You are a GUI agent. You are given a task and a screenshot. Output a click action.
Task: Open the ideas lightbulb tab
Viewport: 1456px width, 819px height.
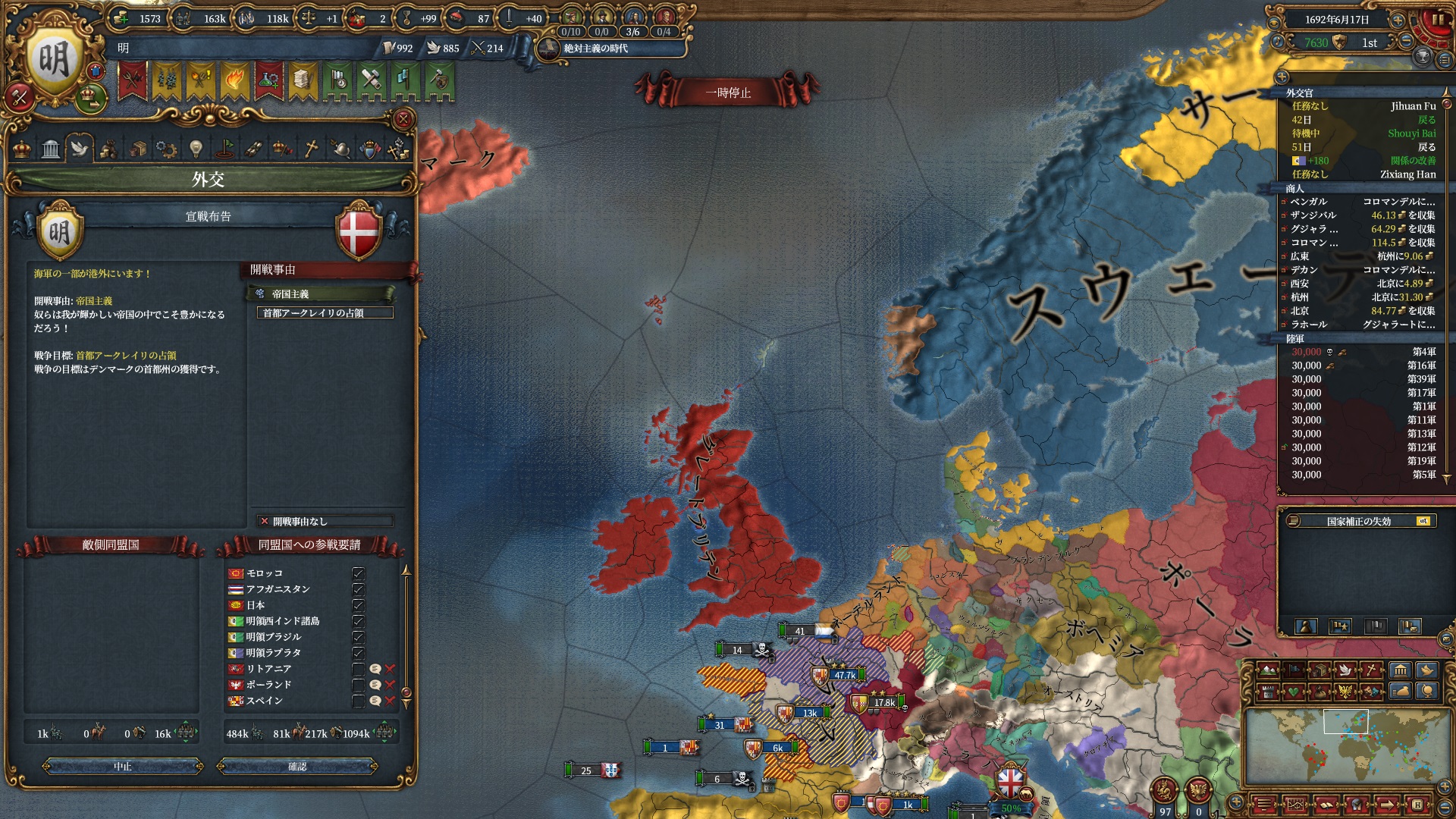[x=195, y=149]
